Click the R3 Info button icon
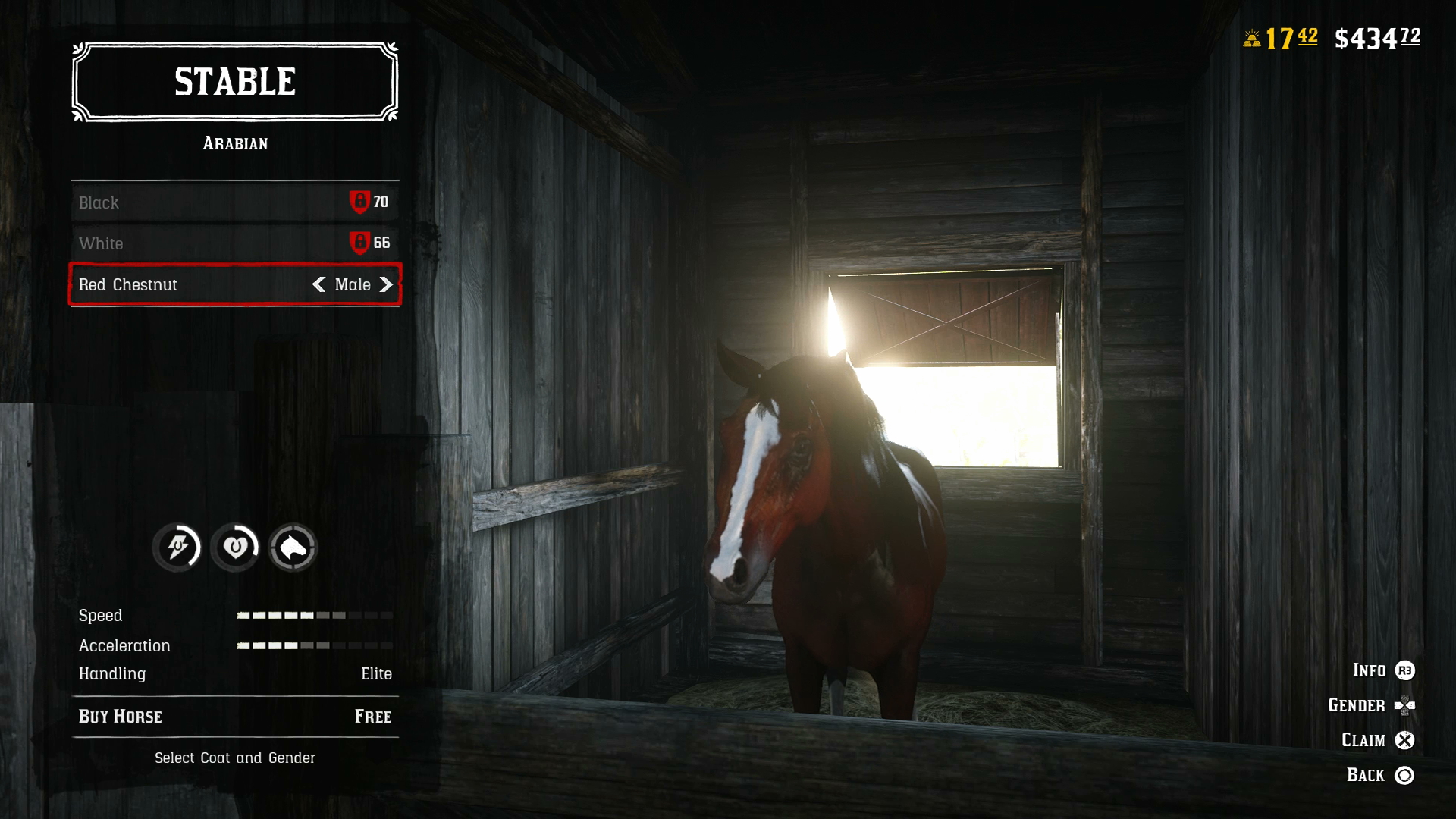 pyautogui.click(x=1405, y=670)
